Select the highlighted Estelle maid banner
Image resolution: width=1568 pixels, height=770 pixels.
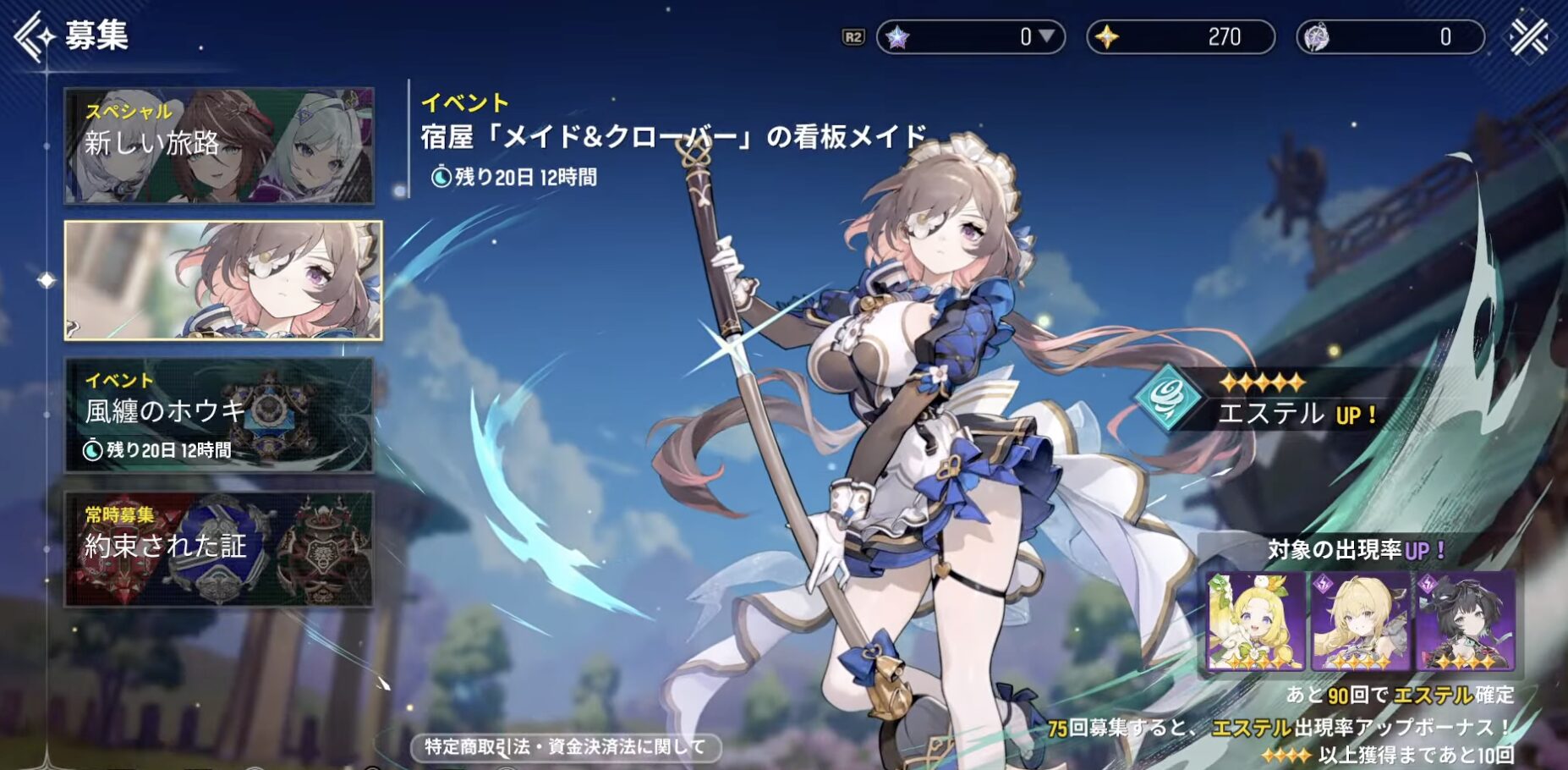point(223,281)
